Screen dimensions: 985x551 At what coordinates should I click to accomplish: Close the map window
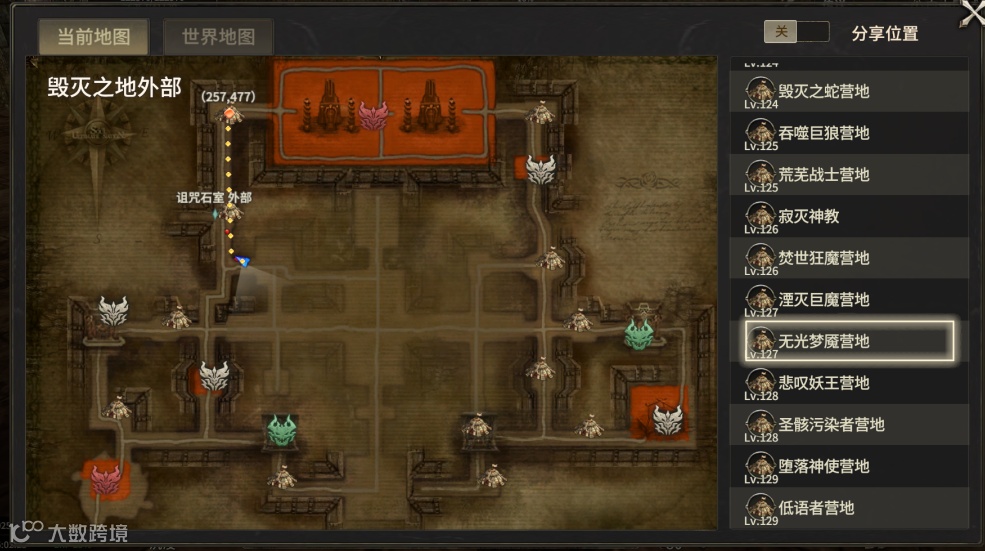(971, 13)
